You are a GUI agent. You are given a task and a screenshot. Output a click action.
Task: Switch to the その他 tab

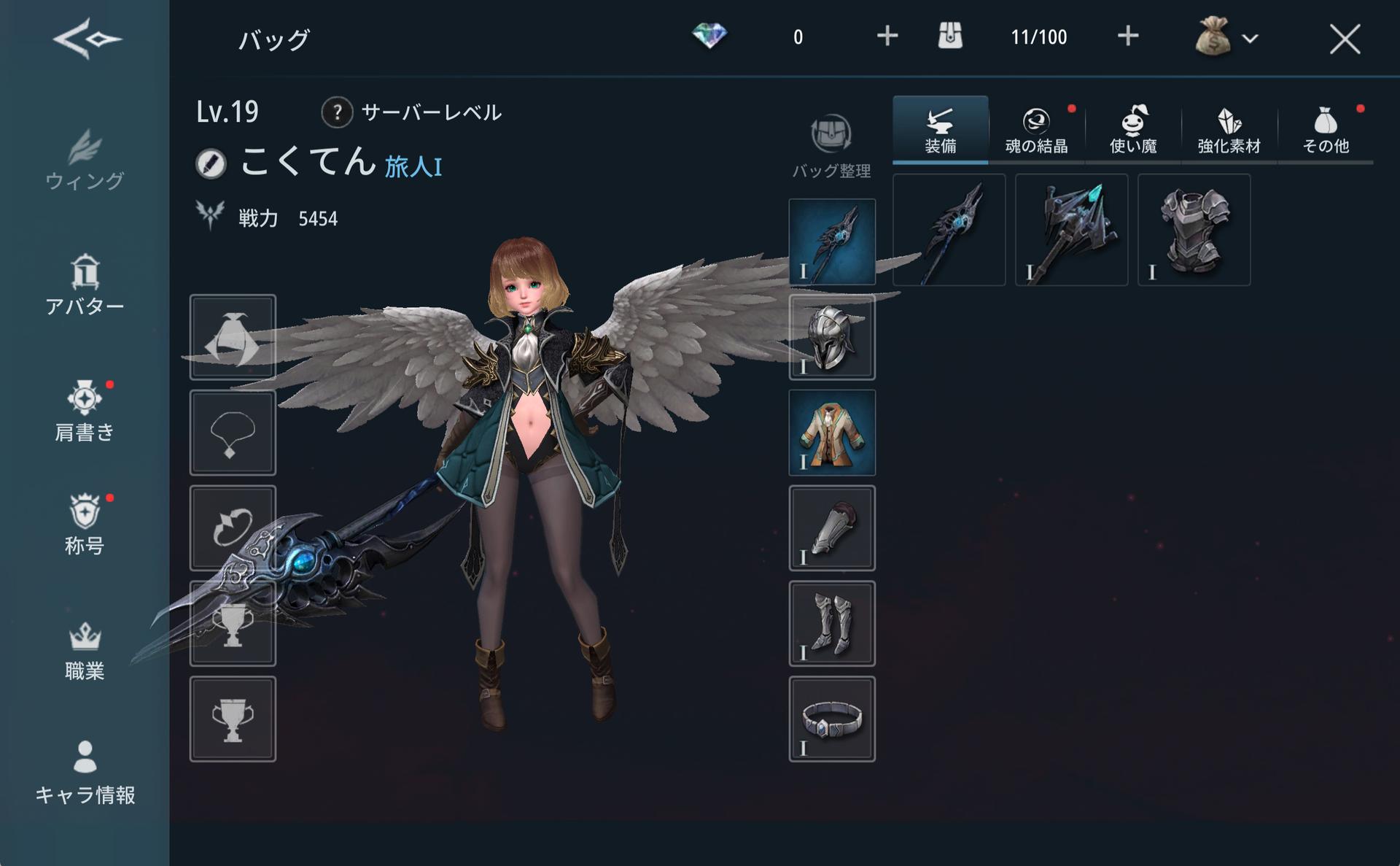[1326, 131]
